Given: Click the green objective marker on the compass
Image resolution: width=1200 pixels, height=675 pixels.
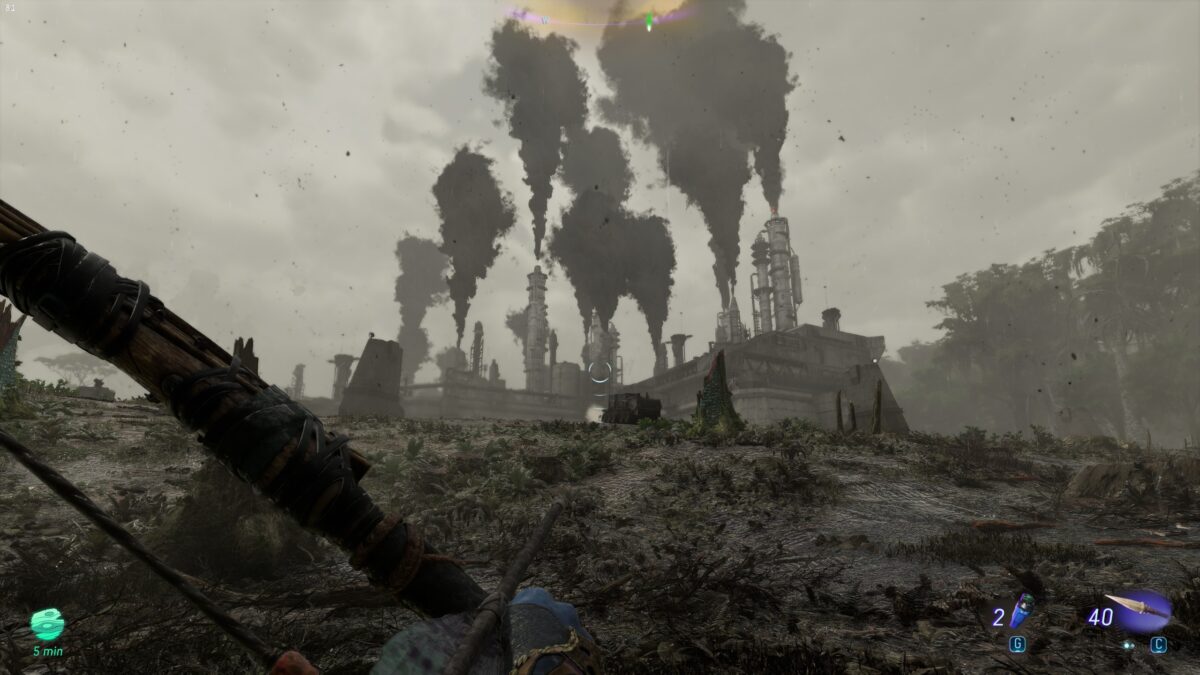Looking at the screenshot, I should point(649,19).
